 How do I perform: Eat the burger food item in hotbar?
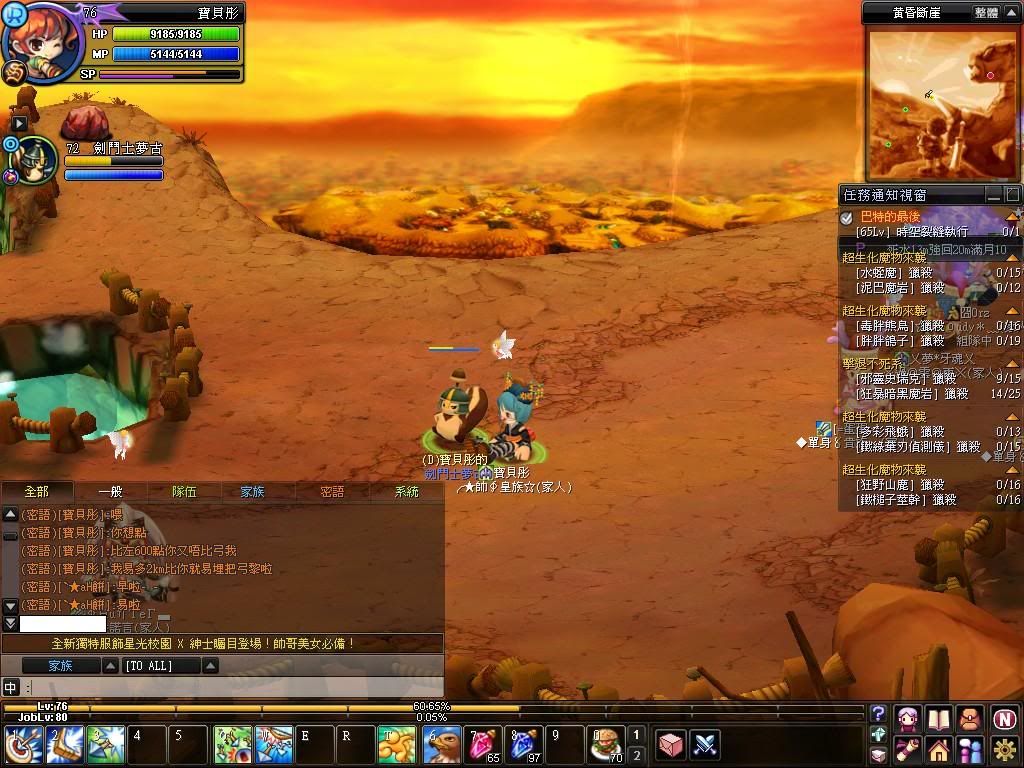(x=605, y=745)
